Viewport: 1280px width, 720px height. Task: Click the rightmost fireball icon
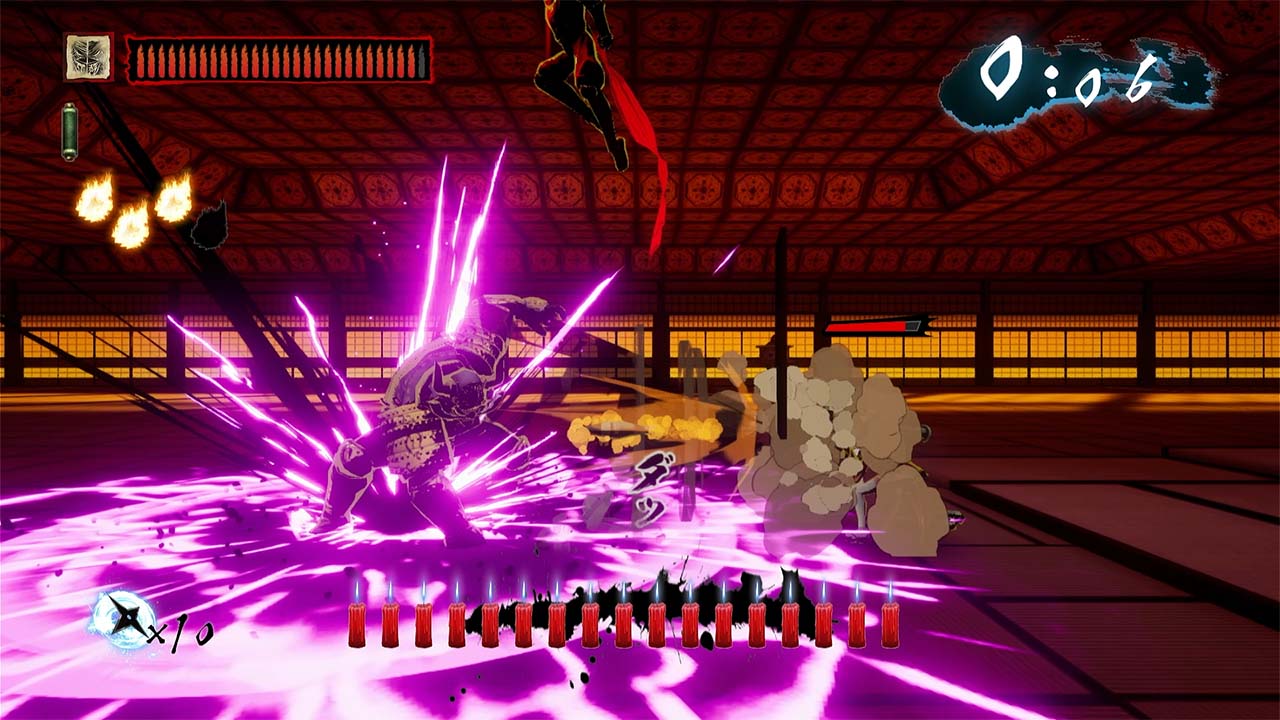[x=172, y=202]
